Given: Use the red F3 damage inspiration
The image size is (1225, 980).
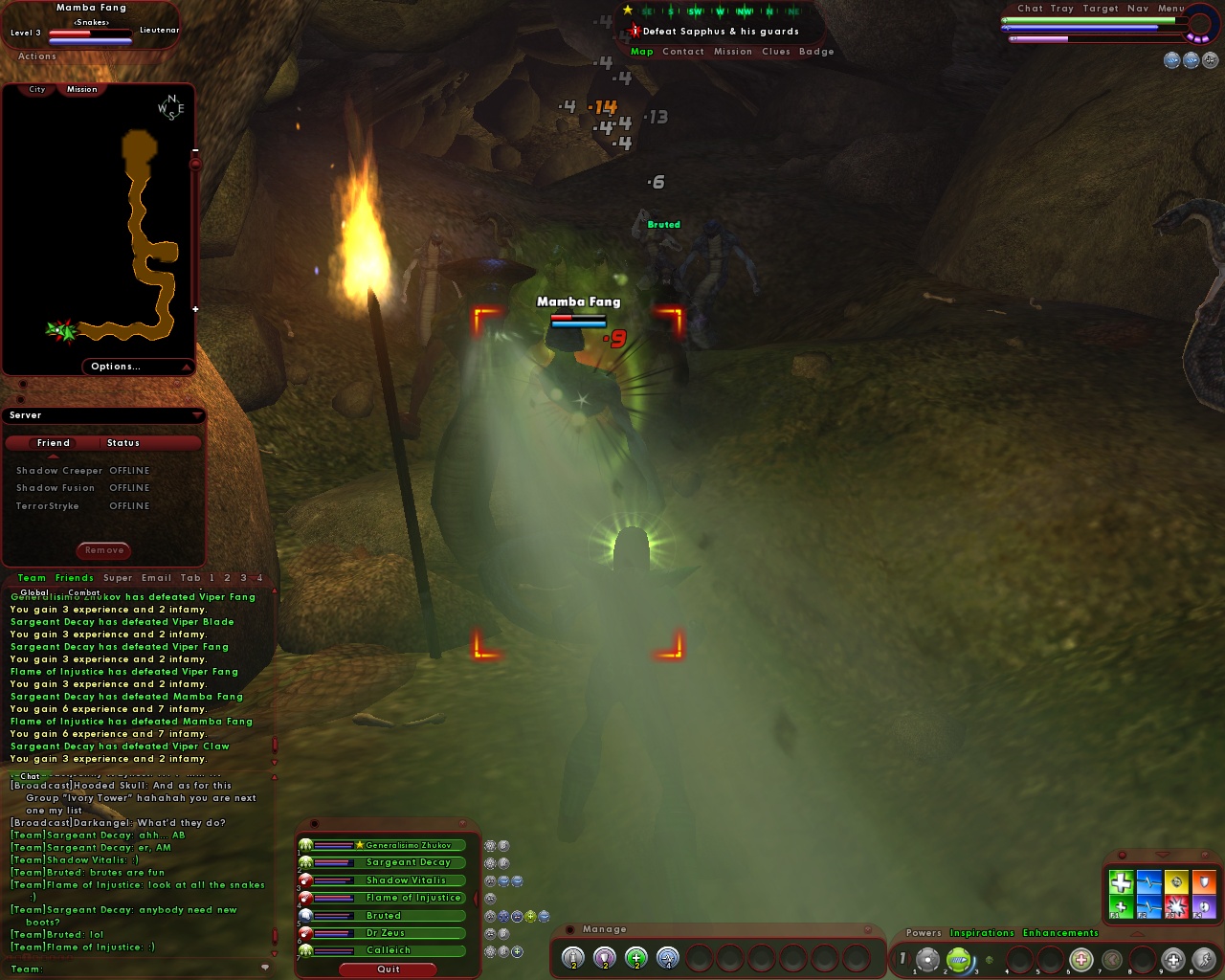Looking at the screenshot, I should tap(1176, 904).
